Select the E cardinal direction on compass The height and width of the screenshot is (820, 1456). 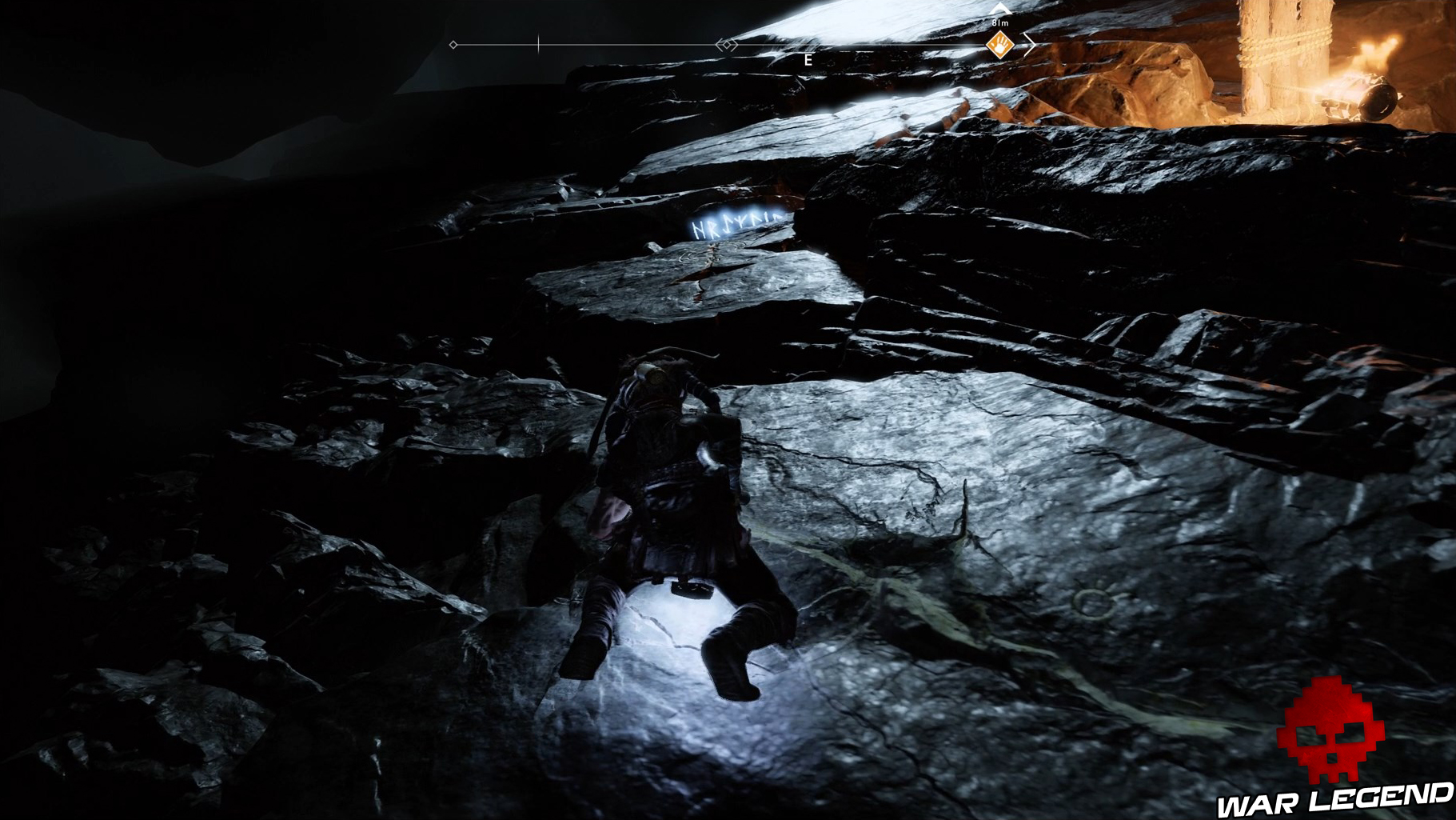(x=808, y=58)
